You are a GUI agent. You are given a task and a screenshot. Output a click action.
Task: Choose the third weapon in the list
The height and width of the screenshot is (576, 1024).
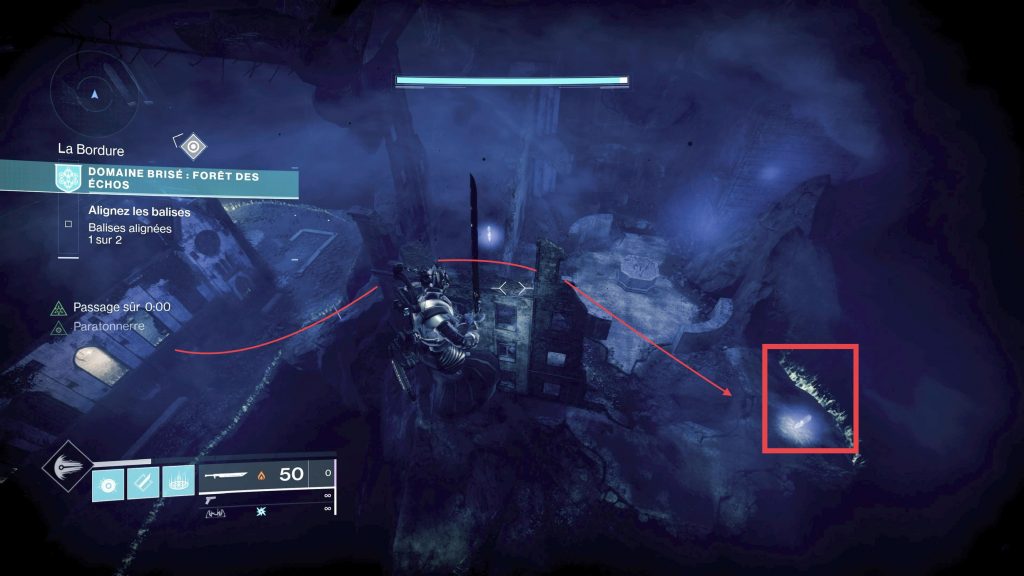(x=222, y=513)
